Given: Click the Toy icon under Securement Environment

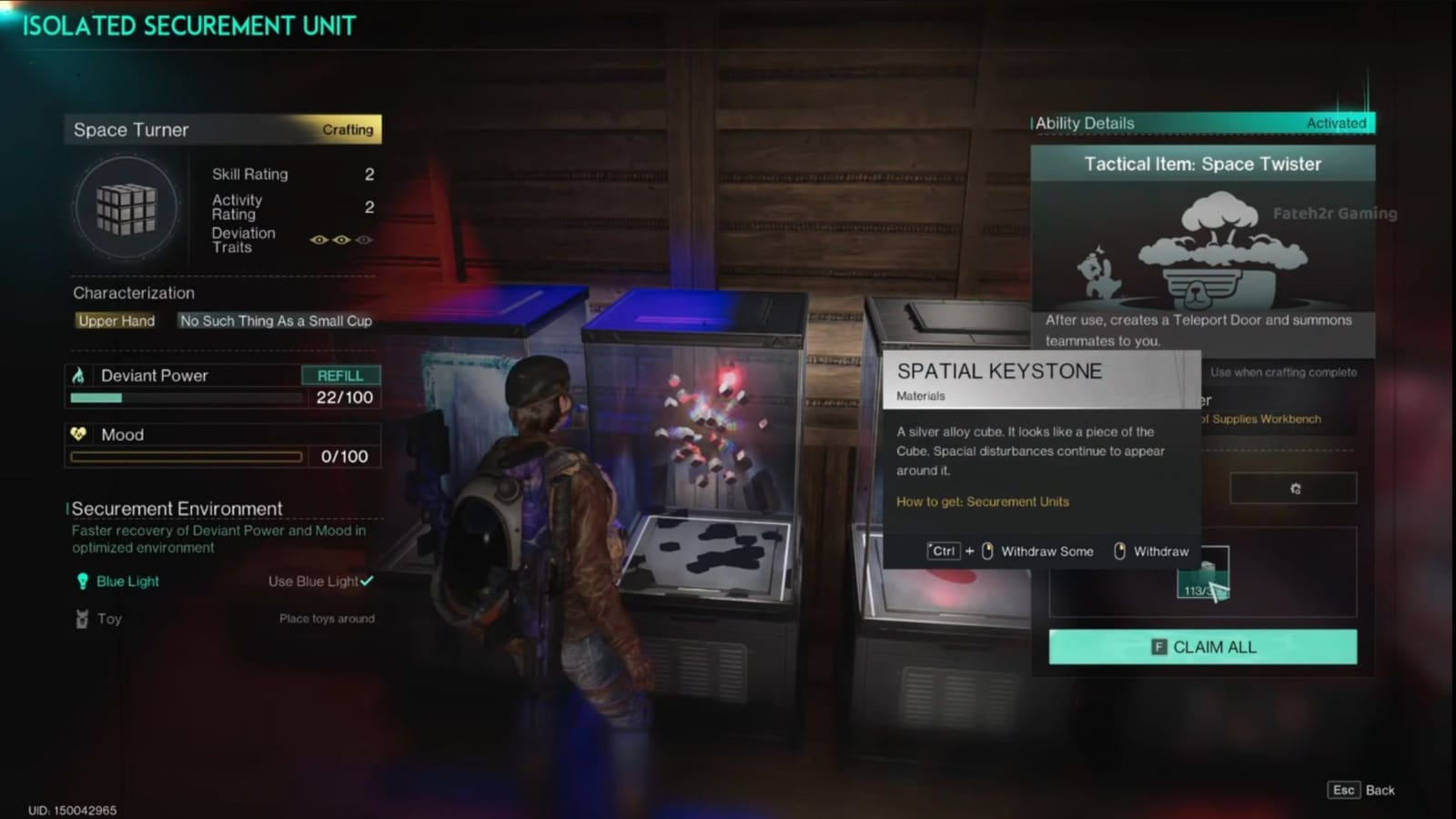Looking at the screenshot, I should [81, 618].
